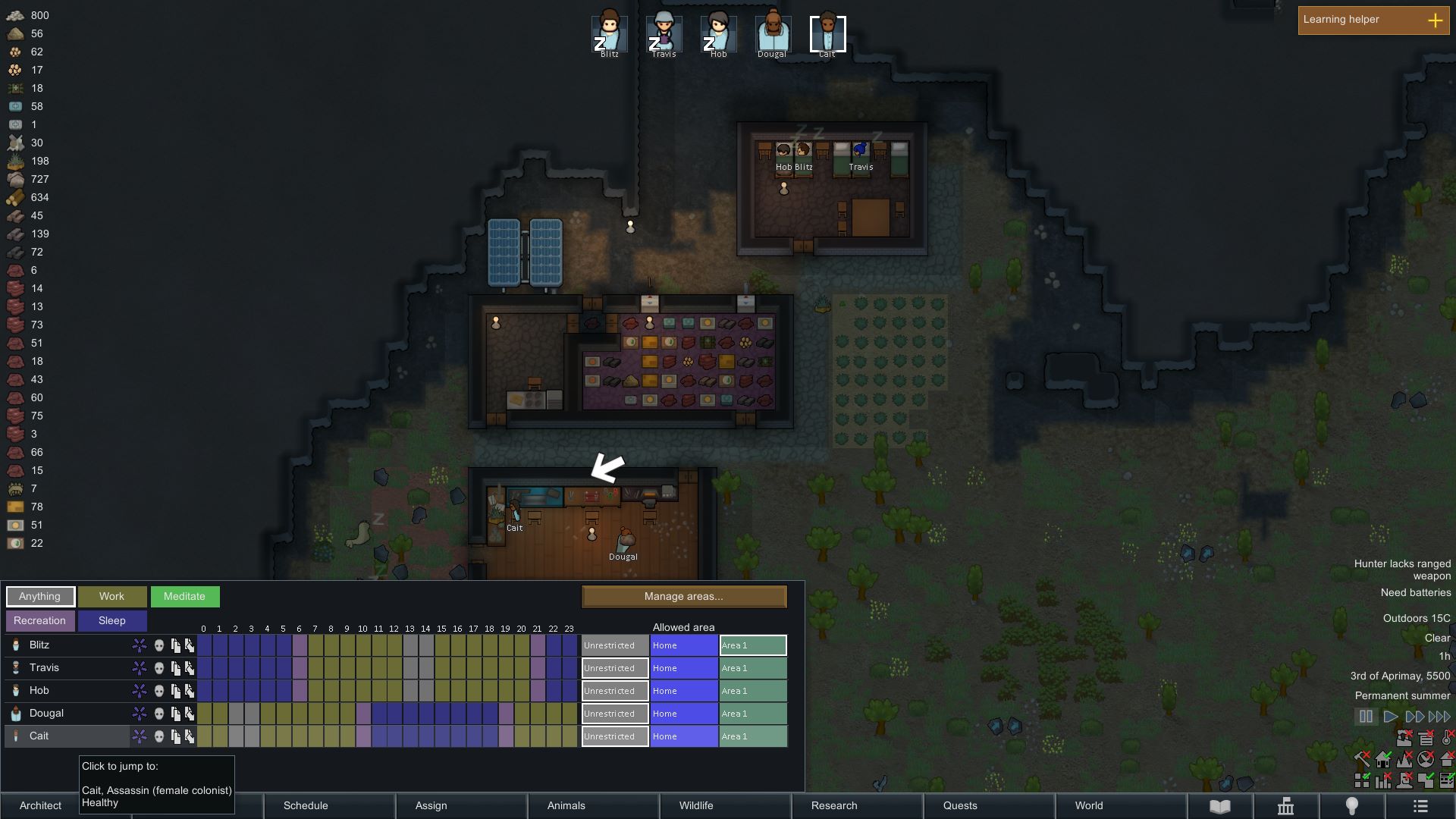1456x819 pixels.
Task: Pause the game with the pause icon
Action: (x=1367, y=715)
